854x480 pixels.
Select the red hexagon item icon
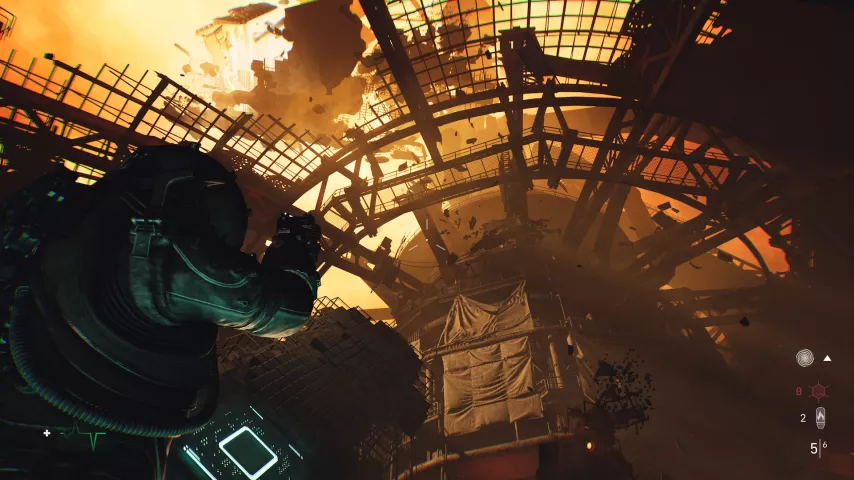pos(819,390)
